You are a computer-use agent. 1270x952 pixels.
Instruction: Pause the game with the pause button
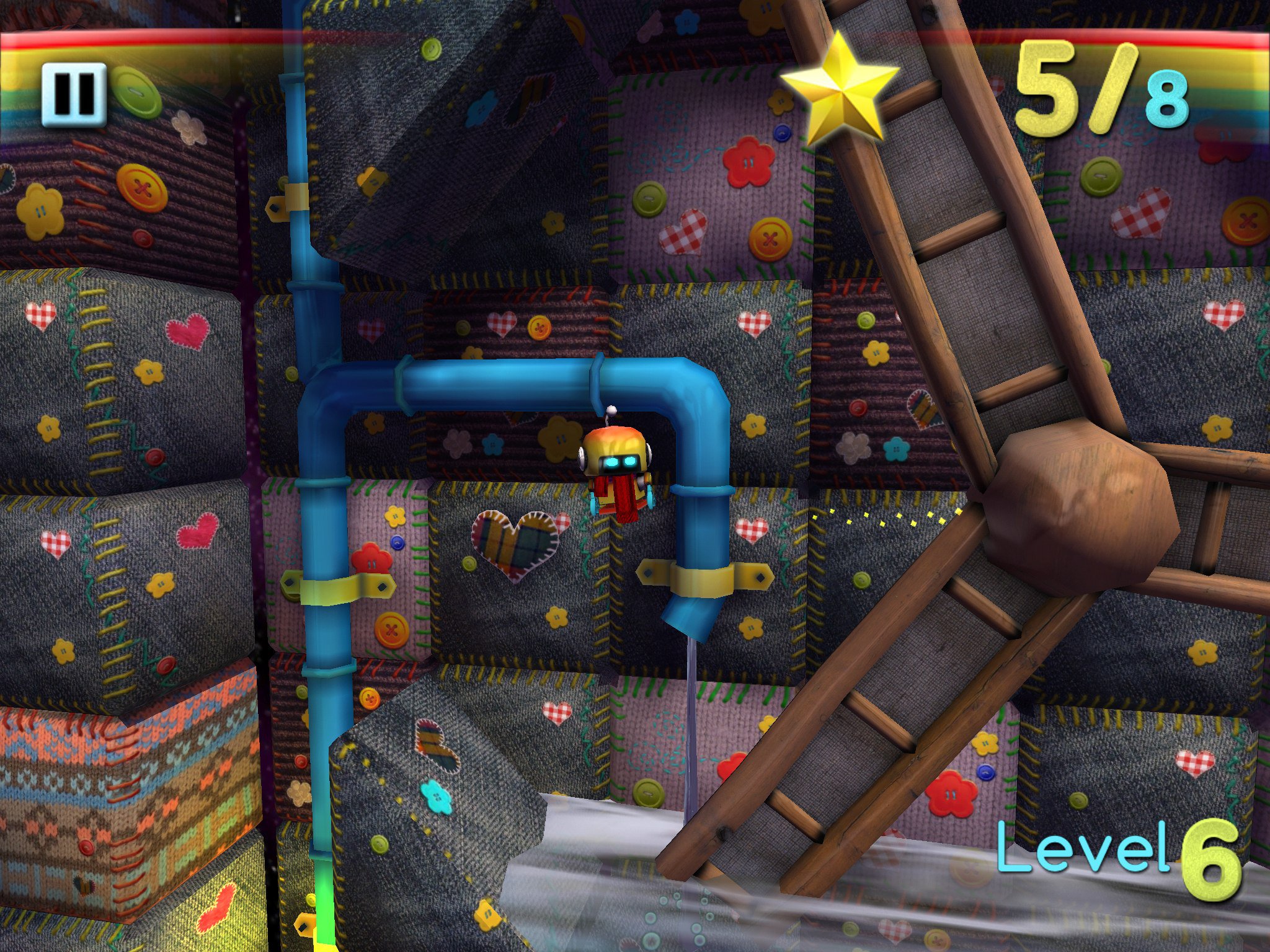coord(74,94)
